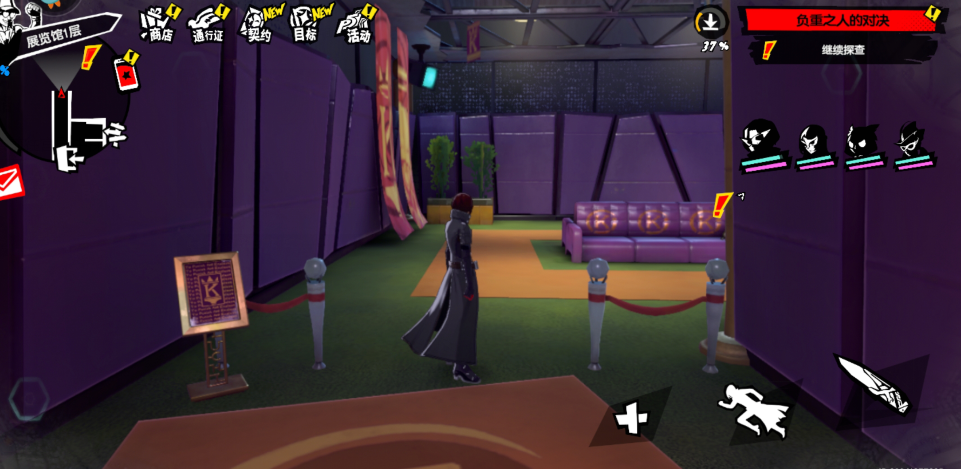961x469 pixels.
Task: Tap the plus-sign healing button
Action: [x=630, y=418]
